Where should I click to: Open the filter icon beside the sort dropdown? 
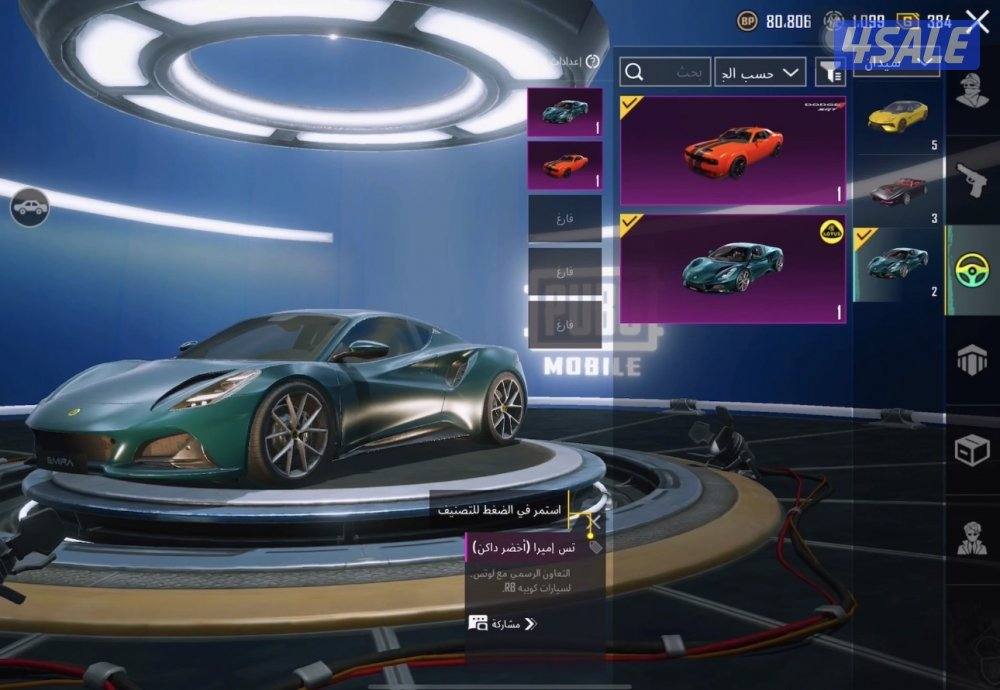point(830,72)
